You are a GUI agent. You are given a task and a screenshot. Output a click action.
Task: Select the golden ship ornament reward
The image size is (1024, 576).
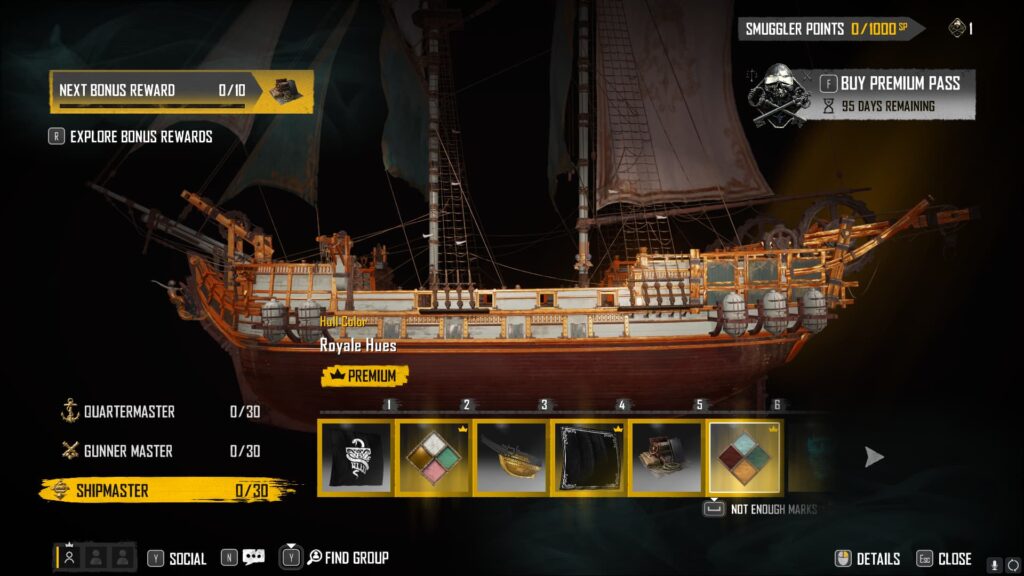pyautogui.click(x=511, y=458)
